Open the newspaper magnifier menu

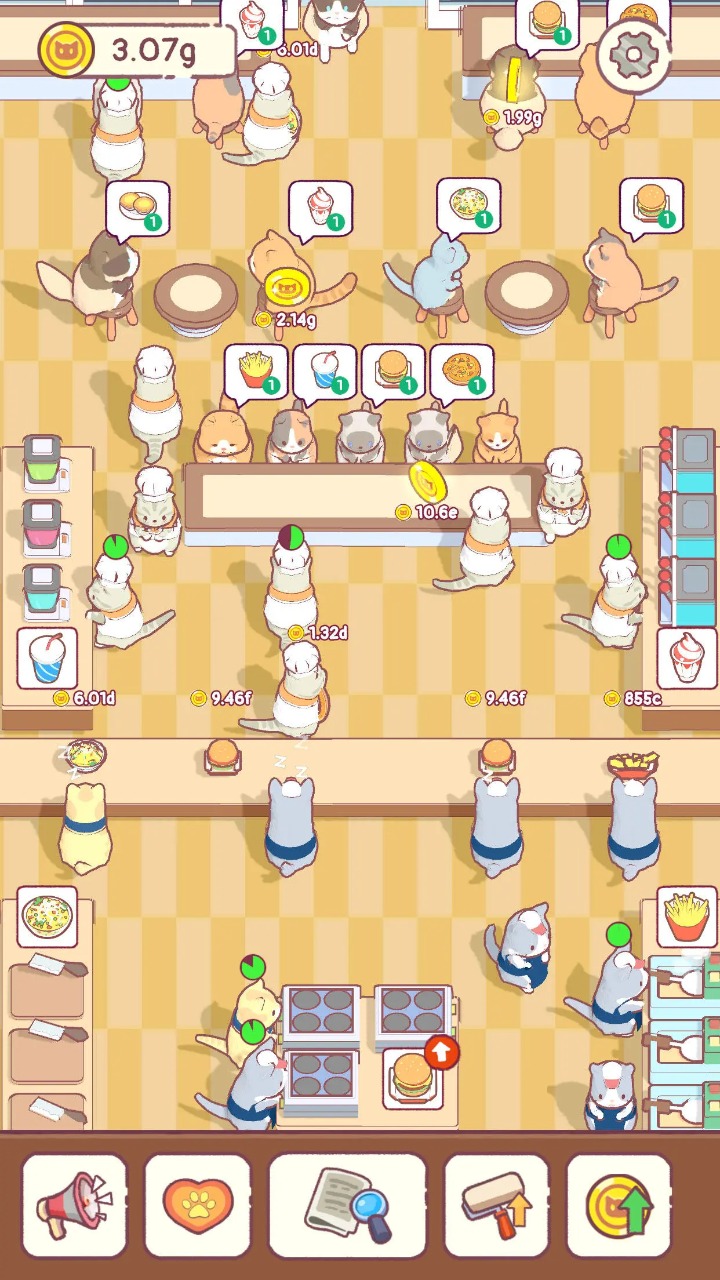point(347,1205)
